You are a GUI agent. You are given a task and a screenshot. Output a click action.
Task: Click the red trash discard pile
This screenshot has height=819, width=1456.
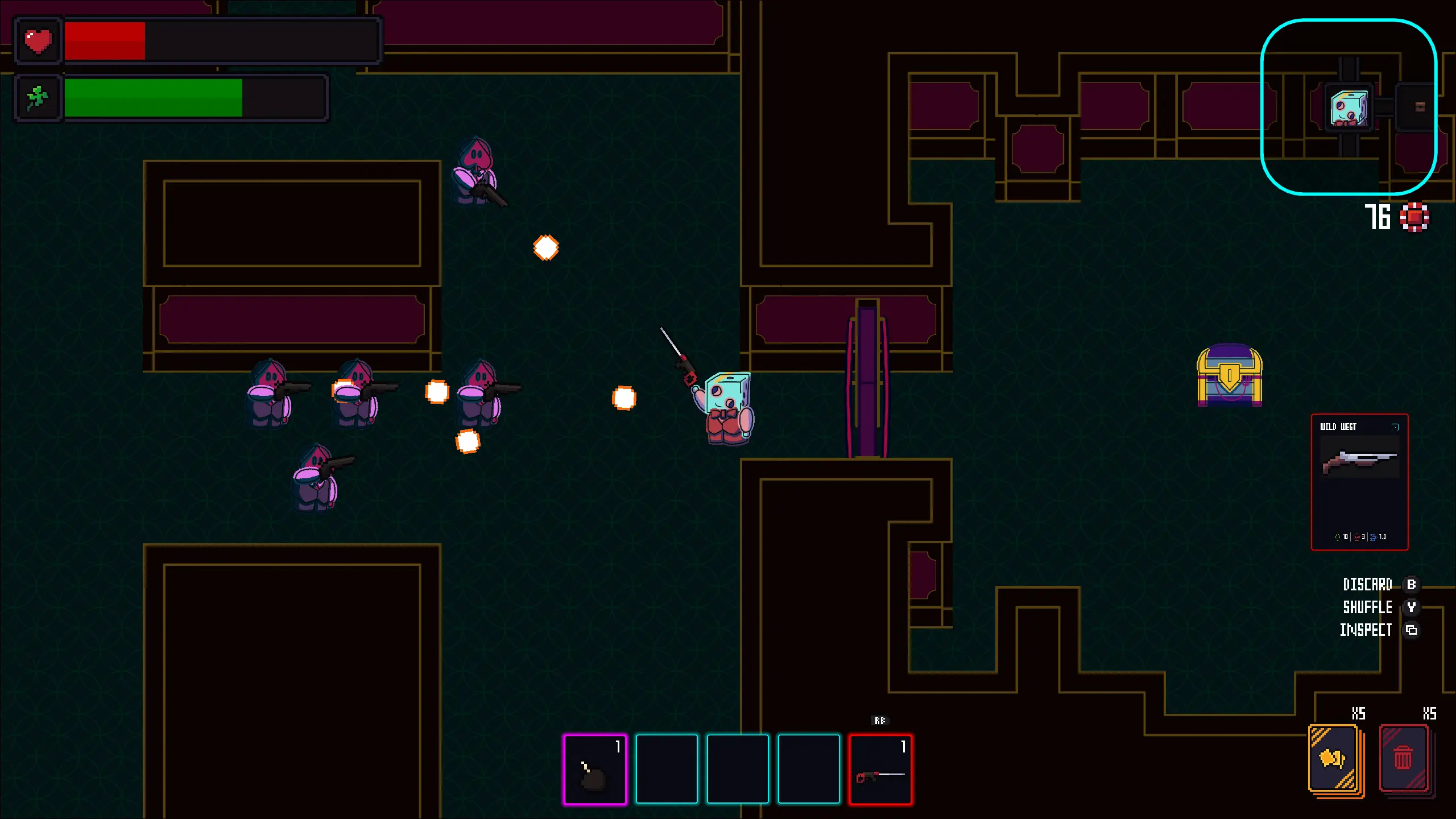[x=1404, y=759]
